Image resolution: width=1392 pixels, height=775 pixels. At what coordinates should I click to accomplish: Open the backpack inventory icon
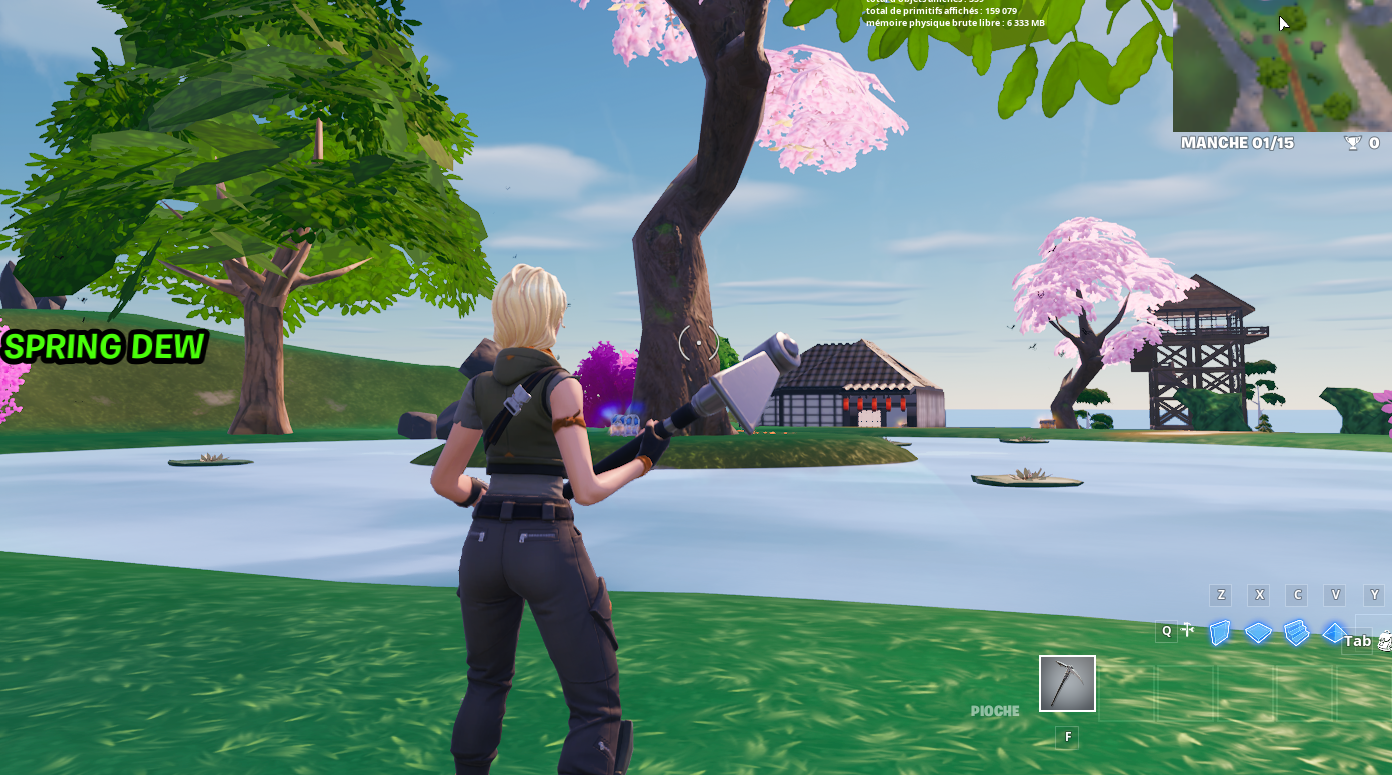coord(1385,641)
